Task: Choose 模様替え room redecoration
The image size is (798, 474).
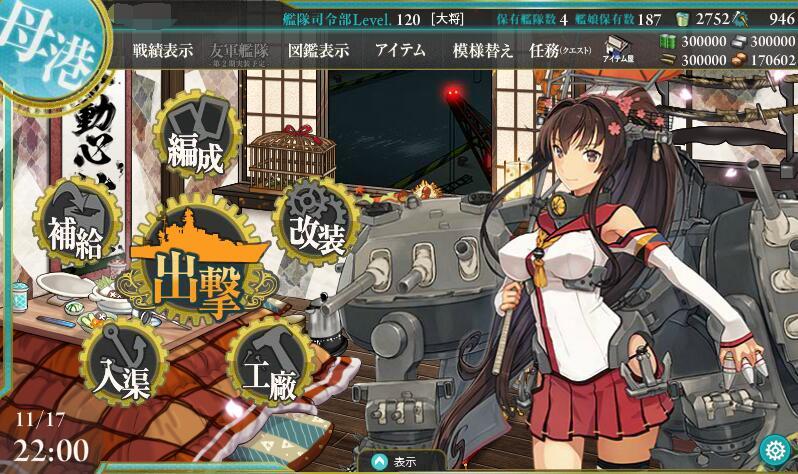Action: (483, 52)
